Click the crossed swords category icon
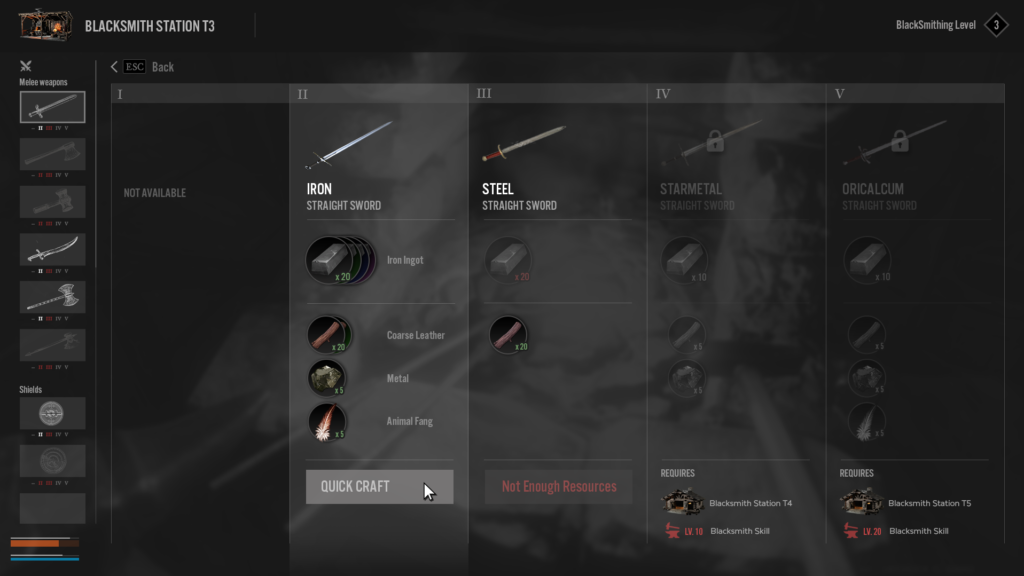The width and height of the screenshot is (1024, 576). [x=26, y=66]
